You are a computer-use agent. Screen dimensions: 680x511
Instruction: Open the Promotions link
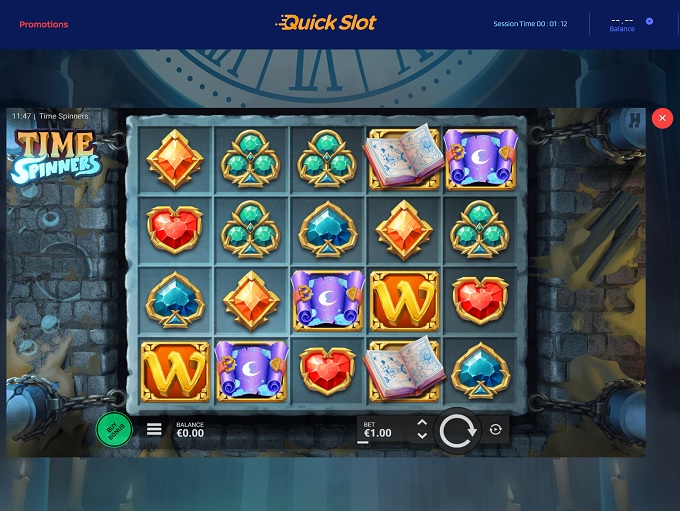pyautogui.click(x=44, y=24)
